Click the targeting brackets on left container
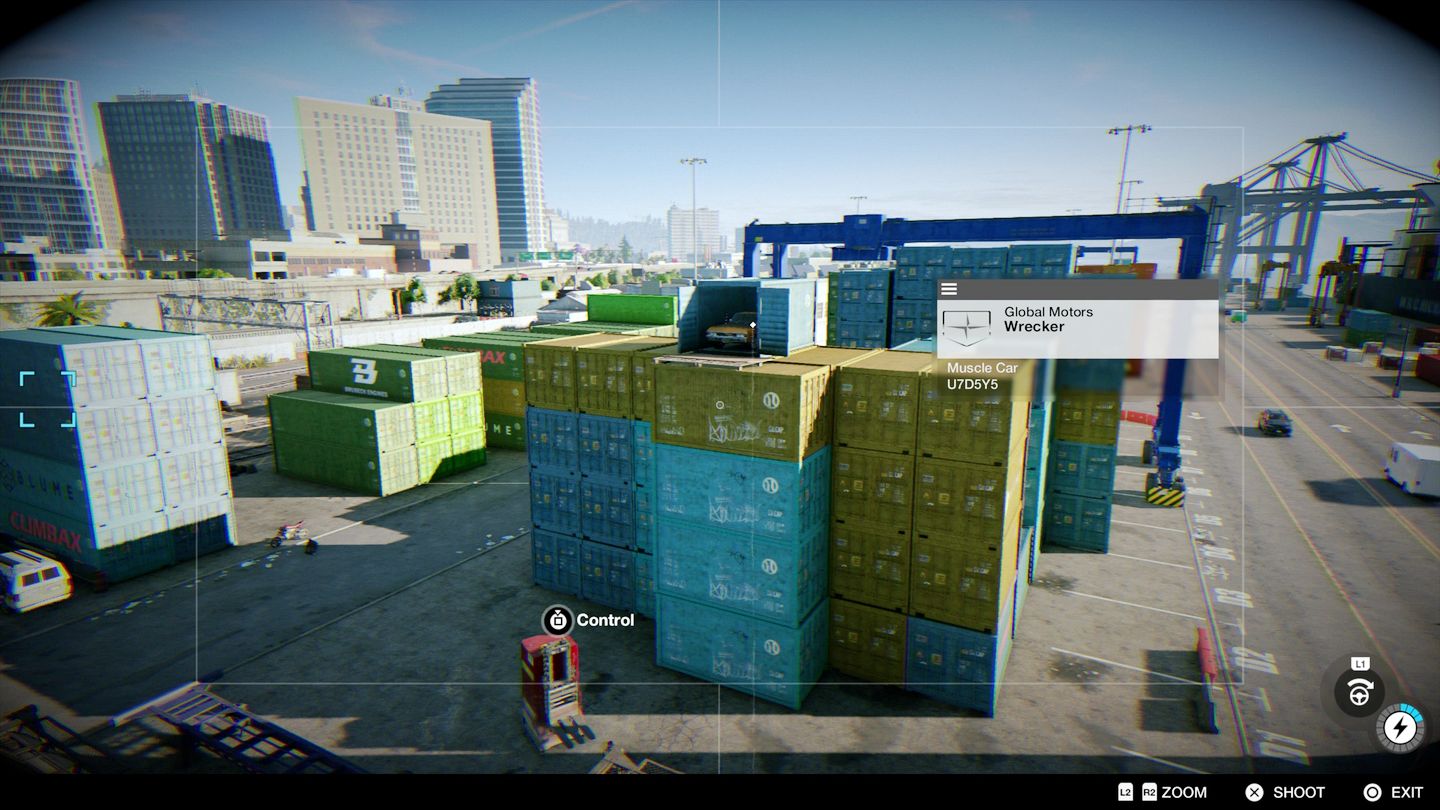 click(x=45, y=400)
